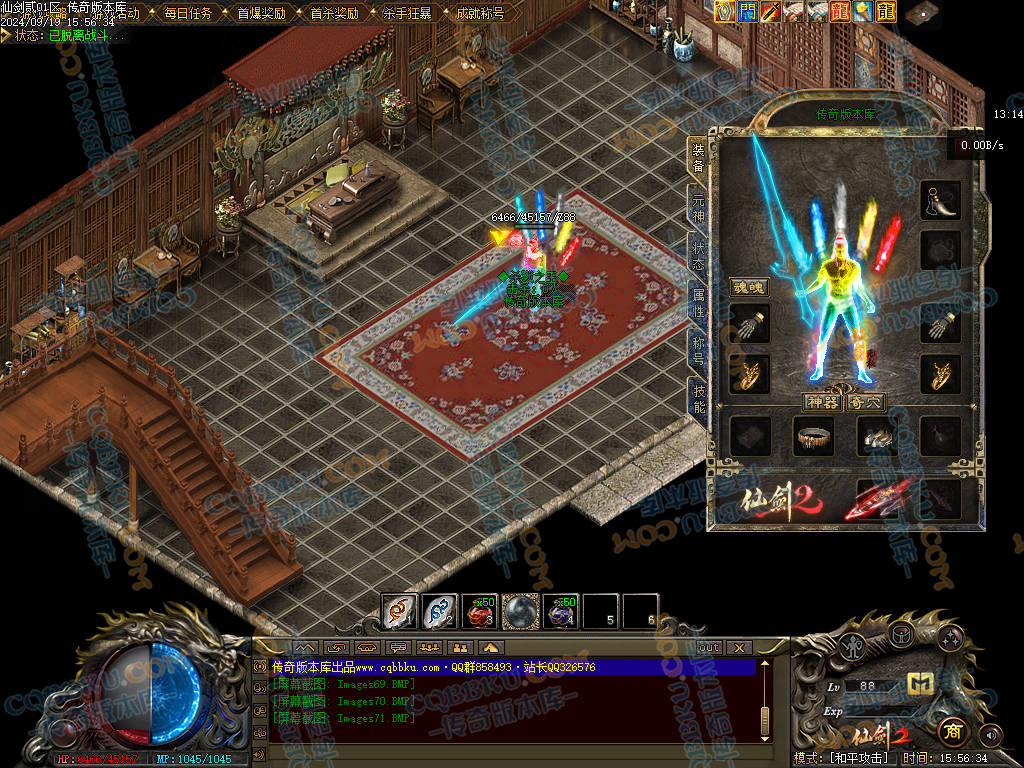This screenshot has height=768, width=1024.
Task: Open the 首杀奖励 reward menu
Action: (x=334, y=14)
